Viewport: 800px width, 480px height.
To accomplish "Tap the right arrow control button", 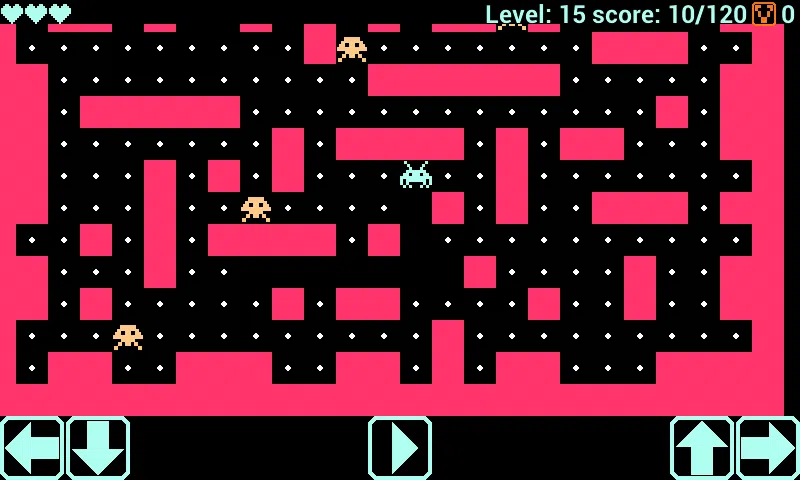I will click(768, 448).
